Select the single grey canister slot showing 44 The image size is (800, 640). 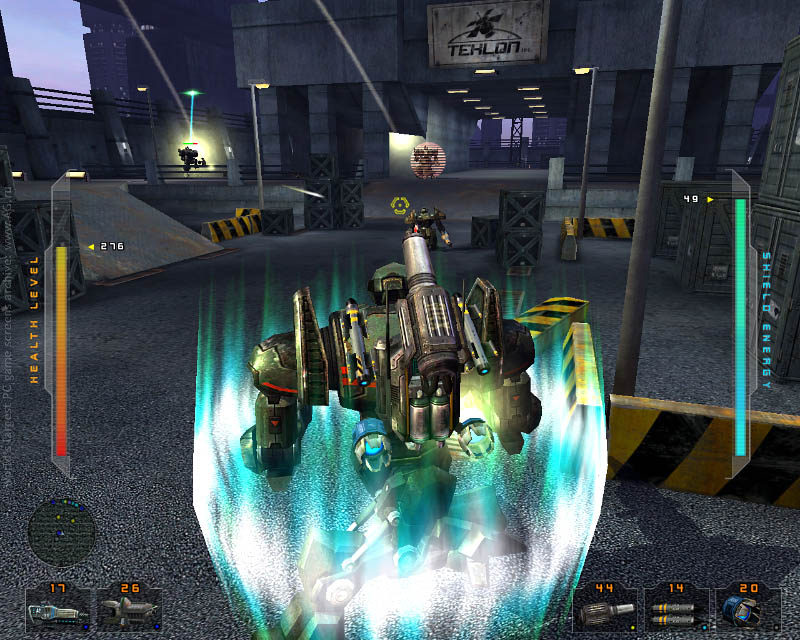(x=606, y=609)
